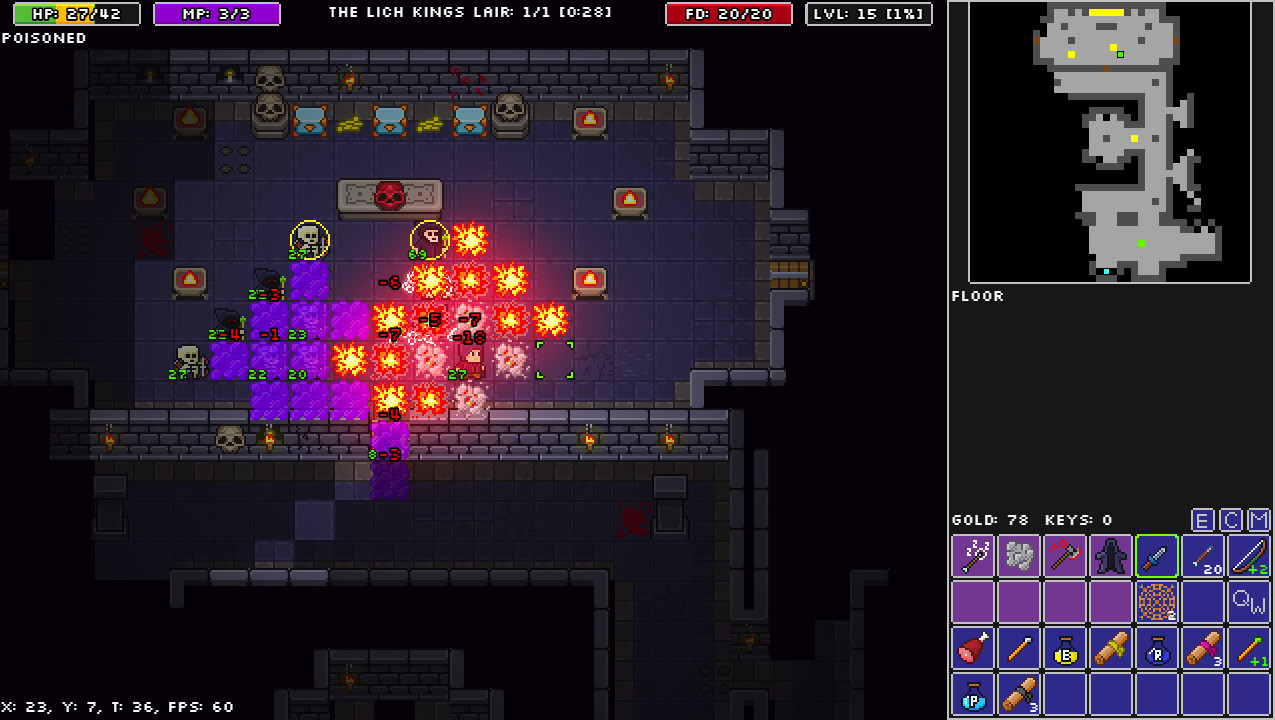Select the +2 bow slot
1275x720 pixels.
(x=1249, y=556)
